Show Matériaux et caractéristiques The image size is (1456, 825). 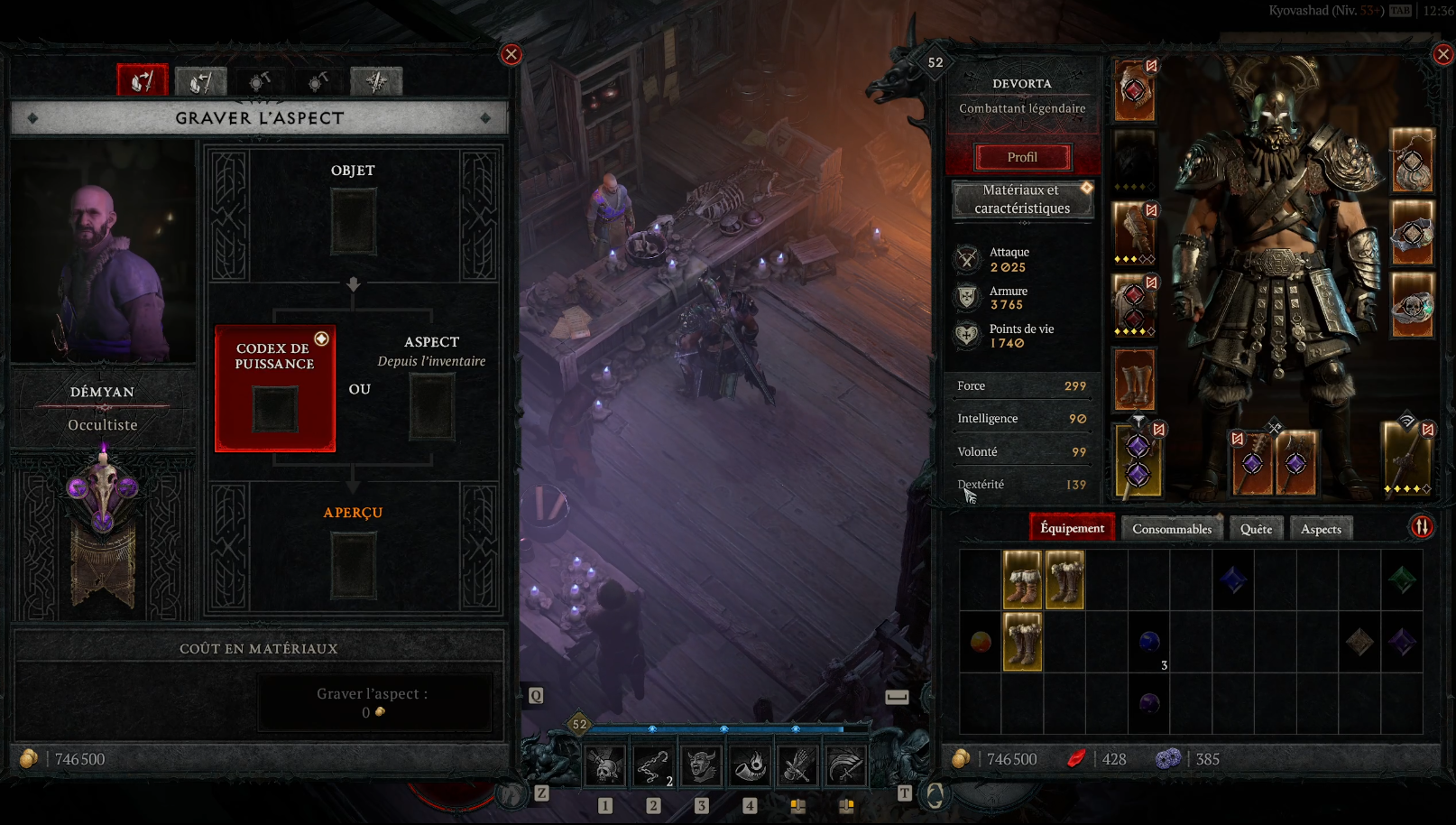point(1022,199)
